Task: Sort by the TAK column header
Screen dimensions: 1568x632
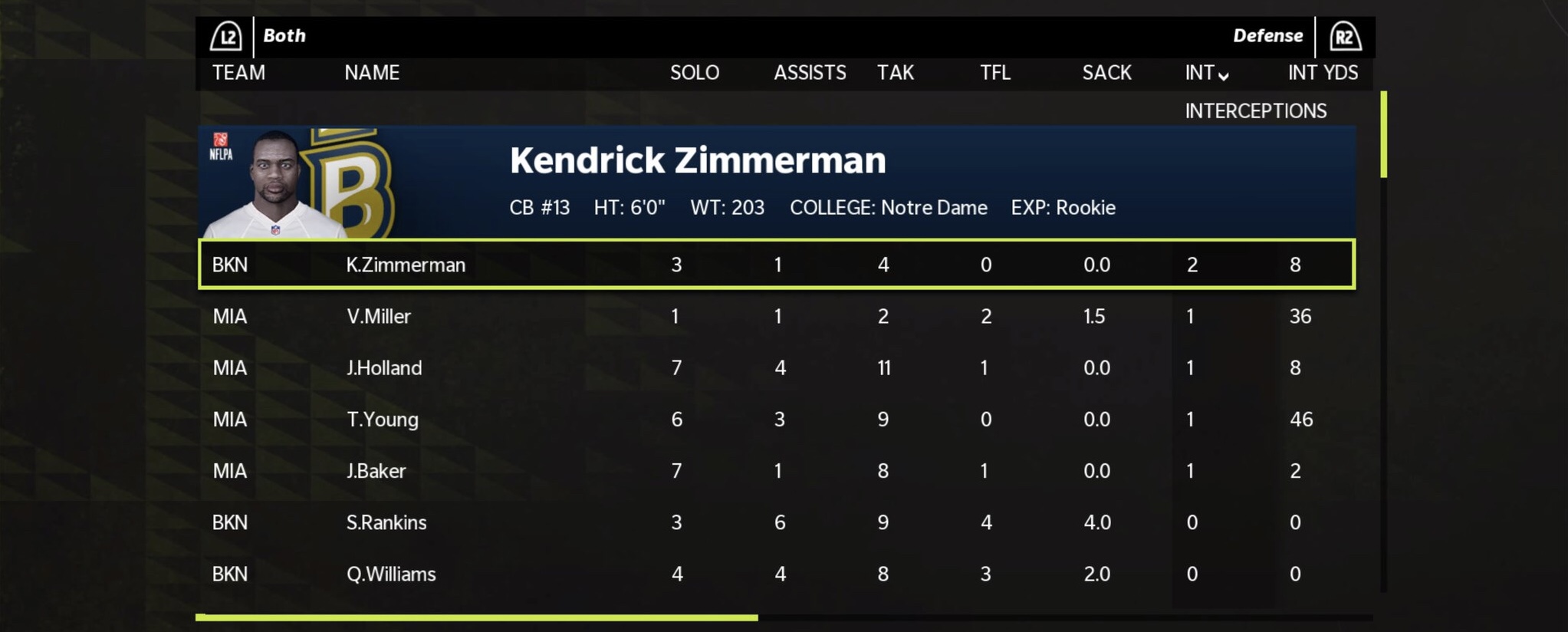Action: [x=895, y=73]
